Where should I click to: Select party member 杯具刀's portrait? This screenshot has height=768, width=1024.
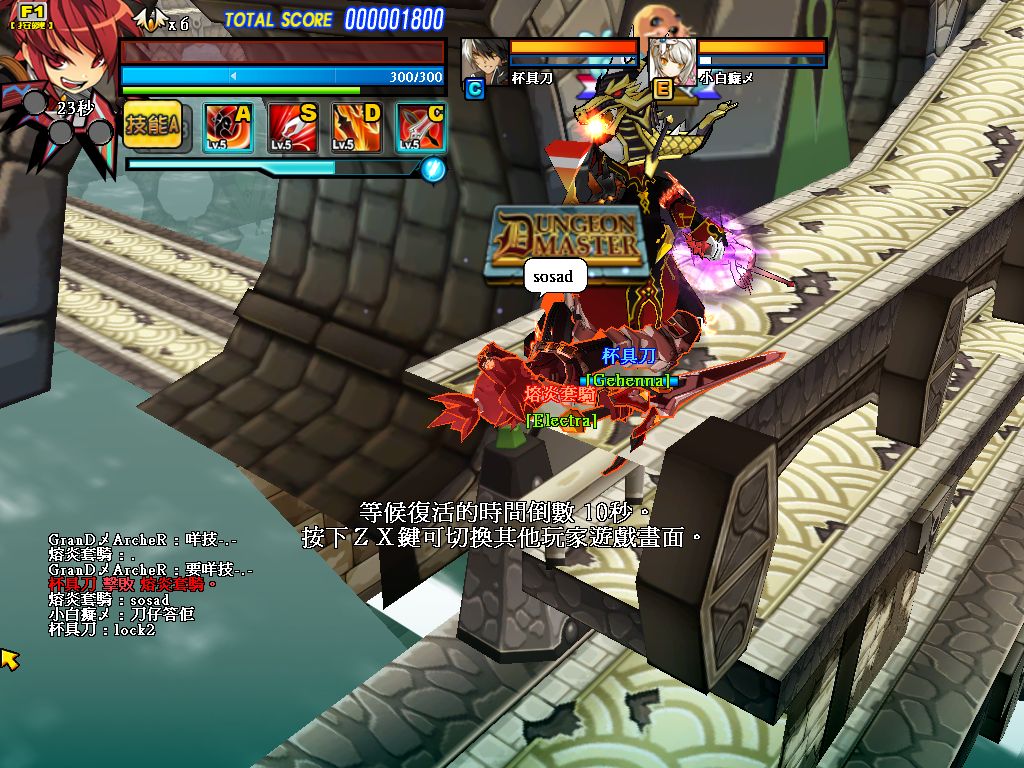click(x=483, y=62)
